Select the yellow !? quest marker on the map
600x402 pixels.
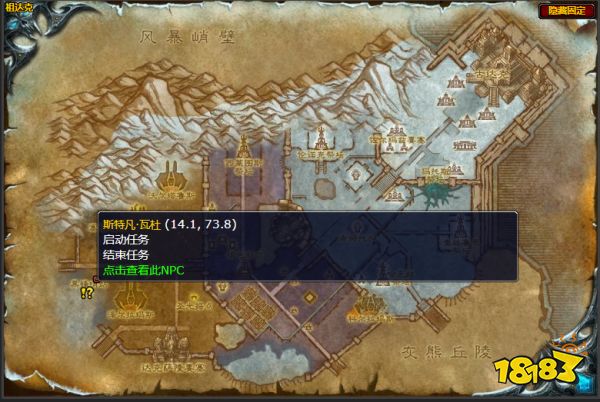(87, 292)
